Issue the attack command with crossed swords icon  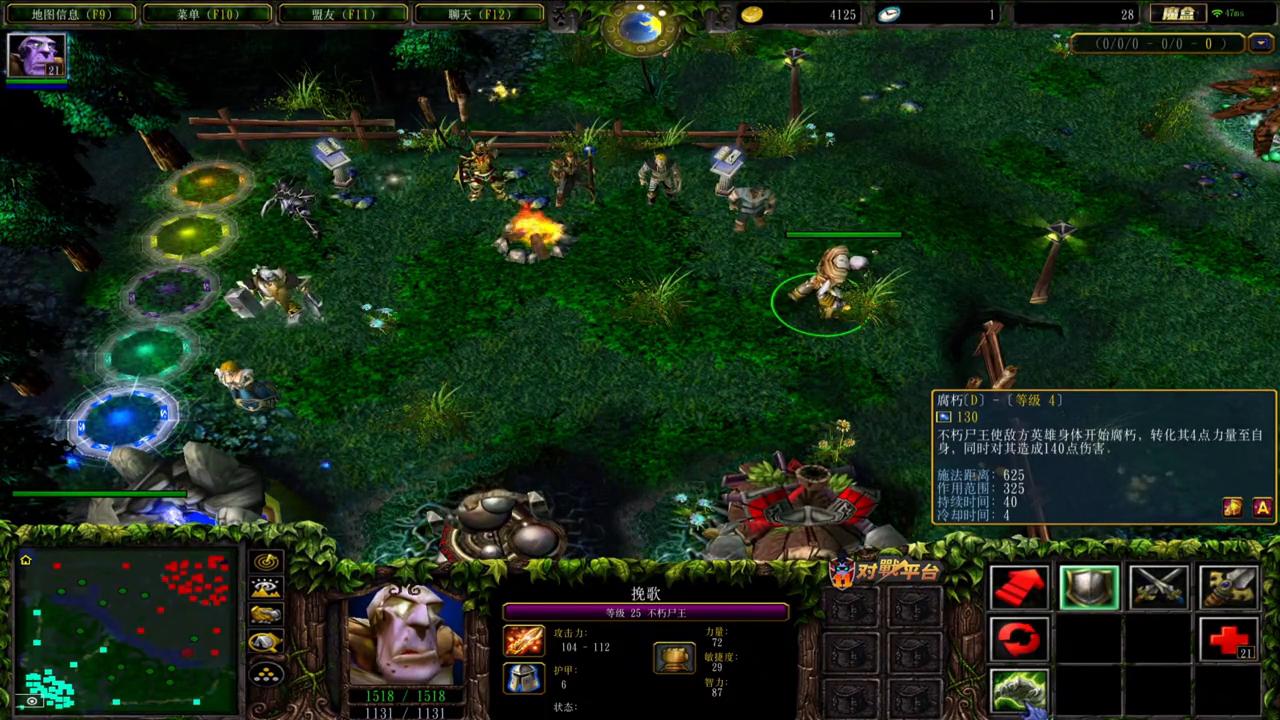tap(1159, 587)
